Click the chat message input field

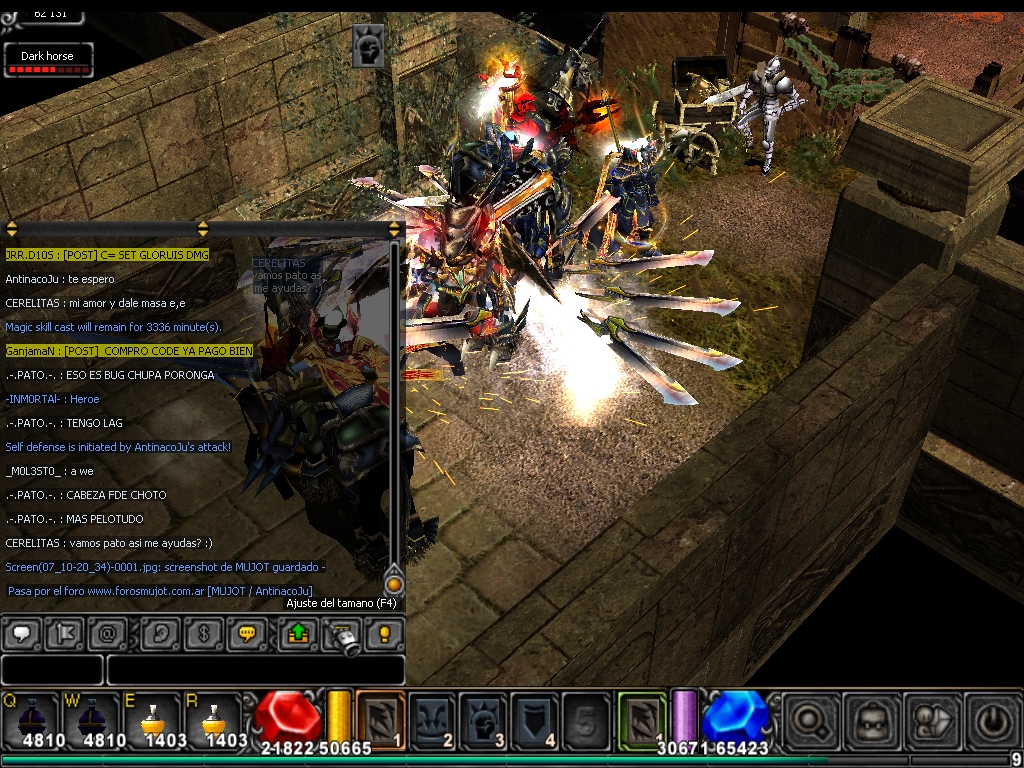(x=255, y=669)
